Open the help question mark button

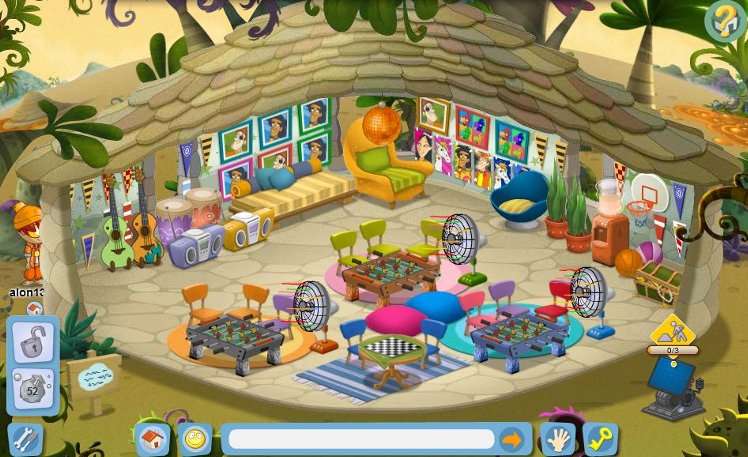pyautogui.click(x=722, y=19)
